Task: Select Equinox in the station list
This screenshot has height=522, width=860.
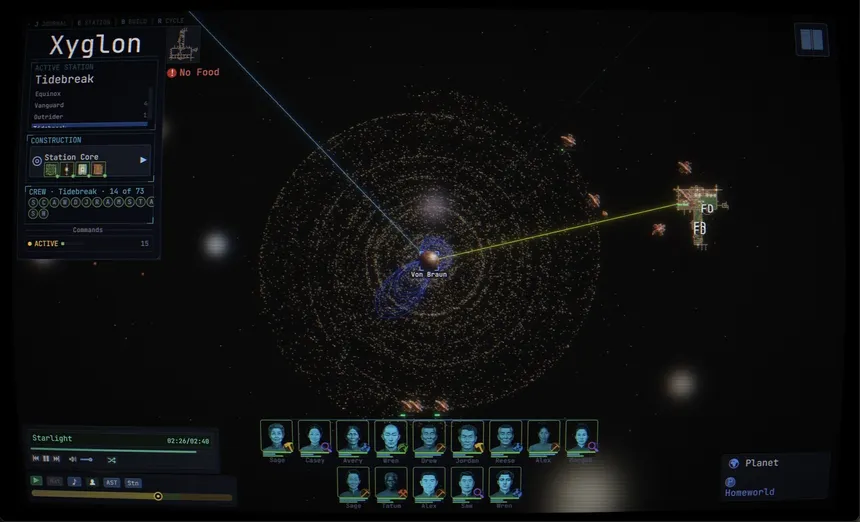Action: click(x=49, y=94)
